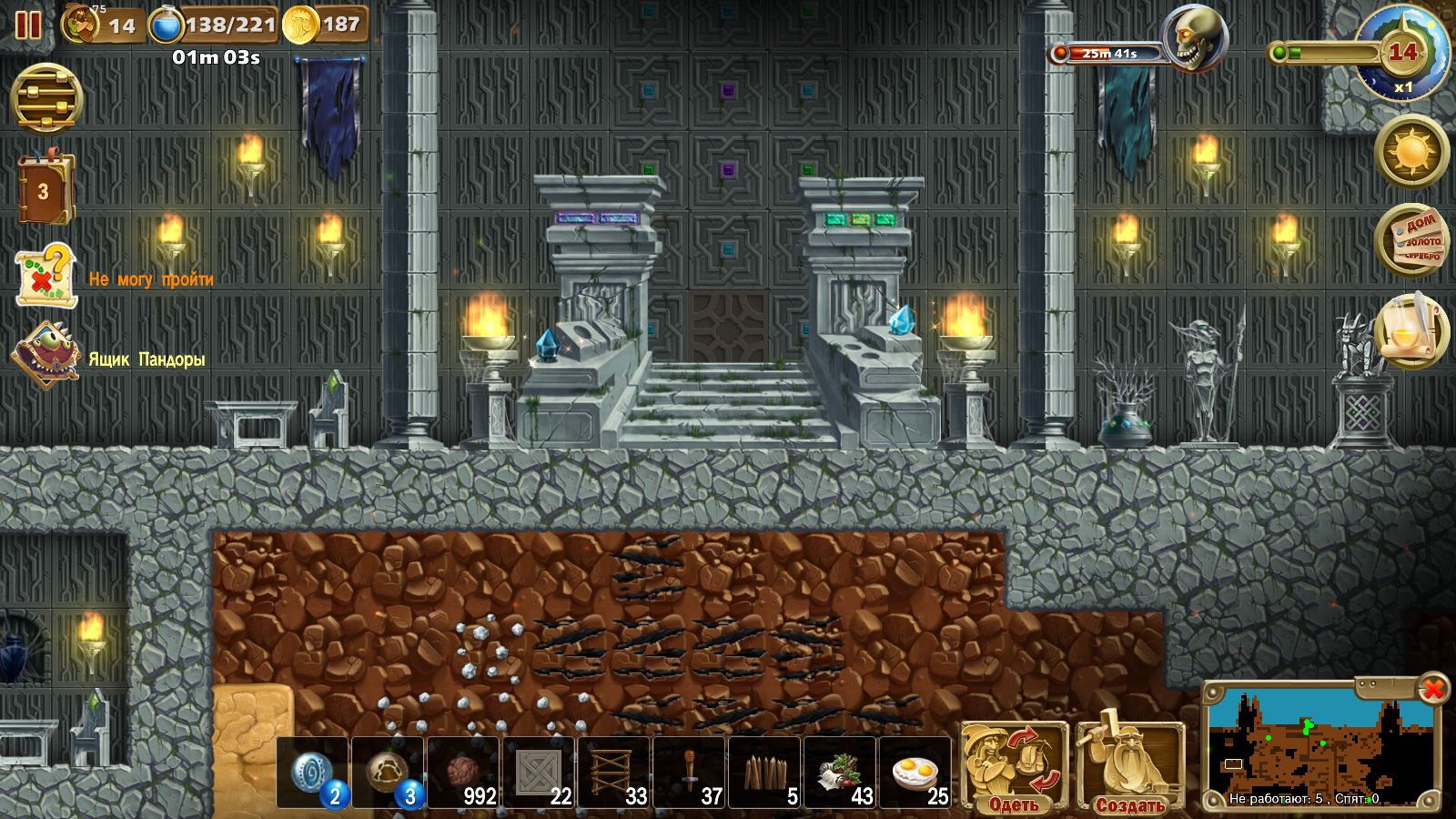Open the quest book showing 3
This screenshot has width=1456, height=819.
tap(45, 190)
